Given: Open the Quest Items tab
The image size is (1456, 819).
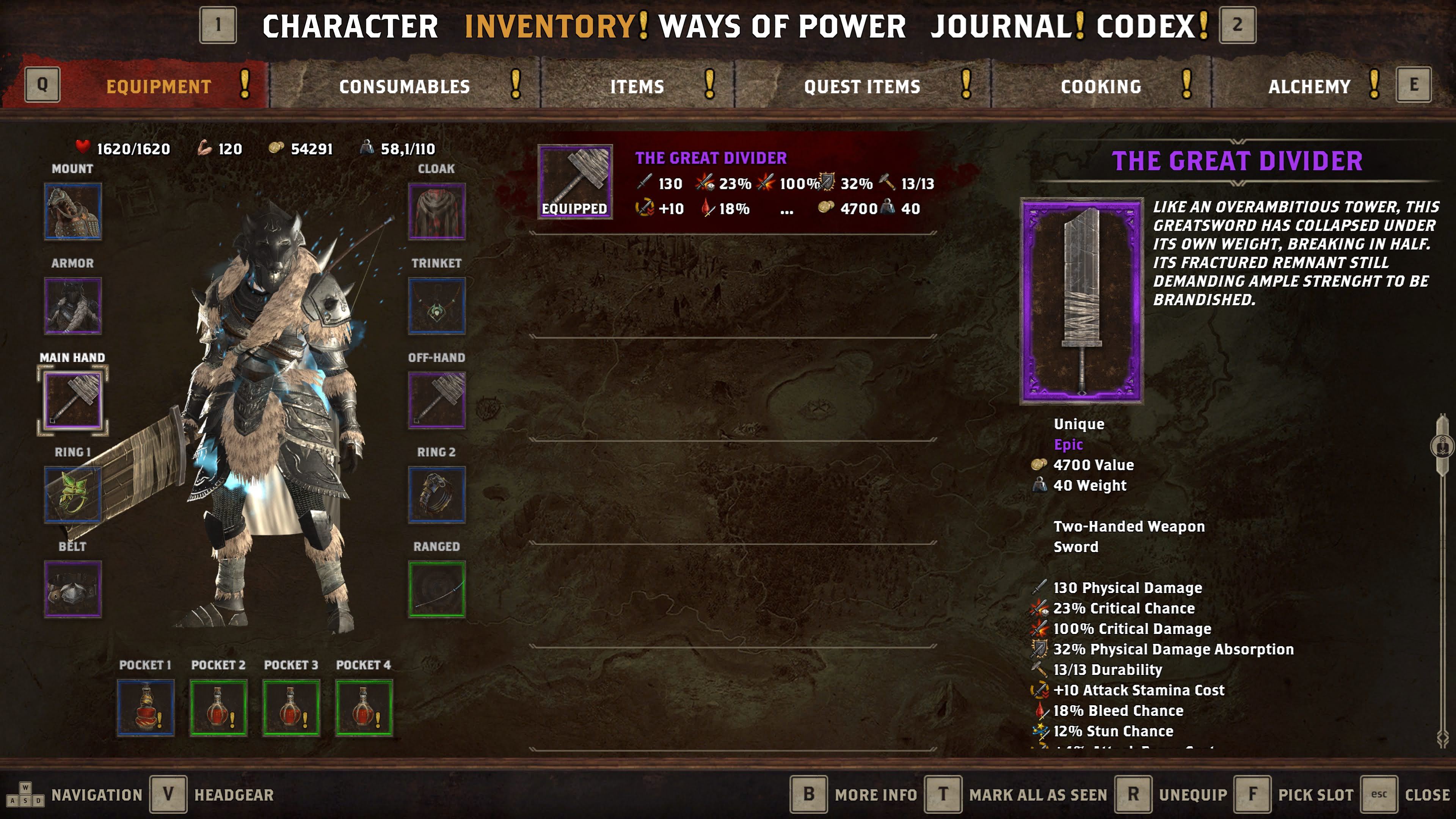Looking at the screenshot, I should click(862, 86).
